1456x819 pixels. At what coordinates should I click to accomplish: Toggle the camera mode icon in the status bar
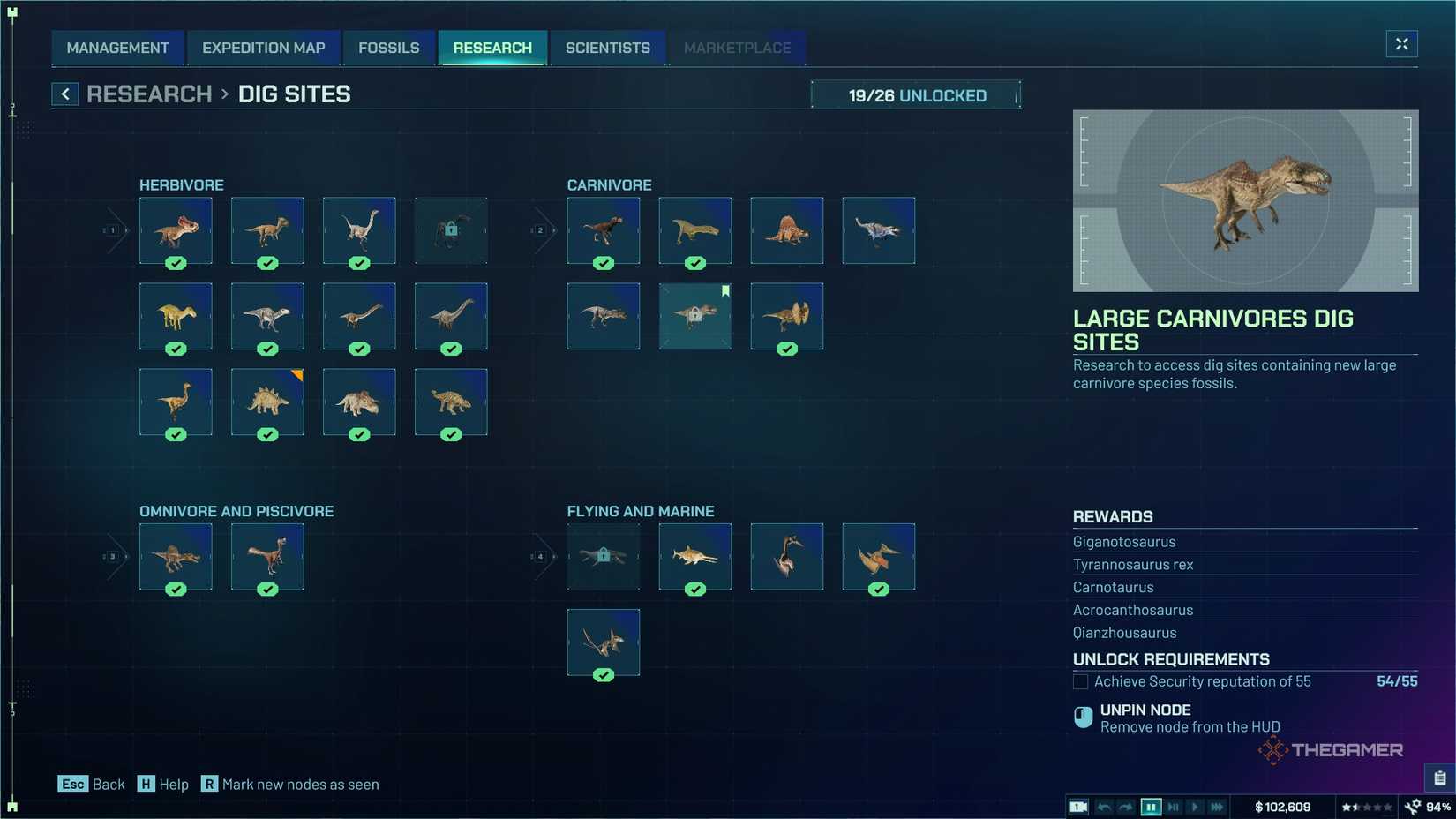(x=1077, y=806)
